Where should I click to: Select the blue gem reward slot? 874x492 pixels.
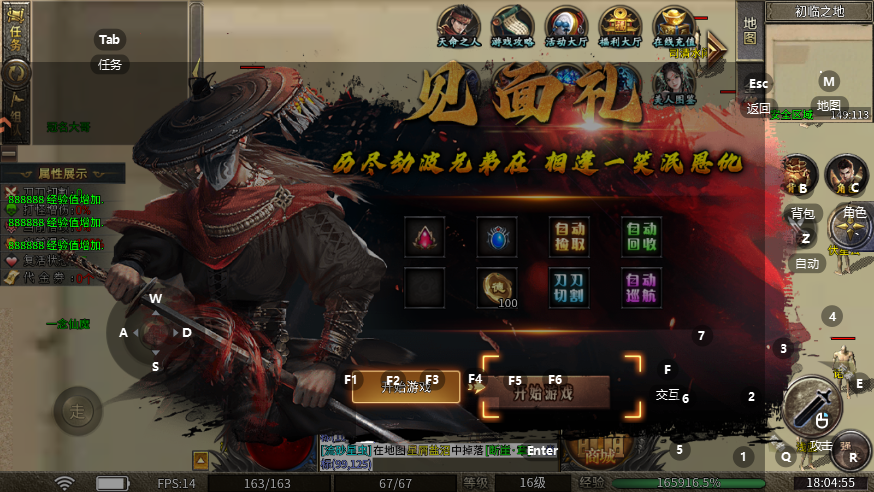496,237
